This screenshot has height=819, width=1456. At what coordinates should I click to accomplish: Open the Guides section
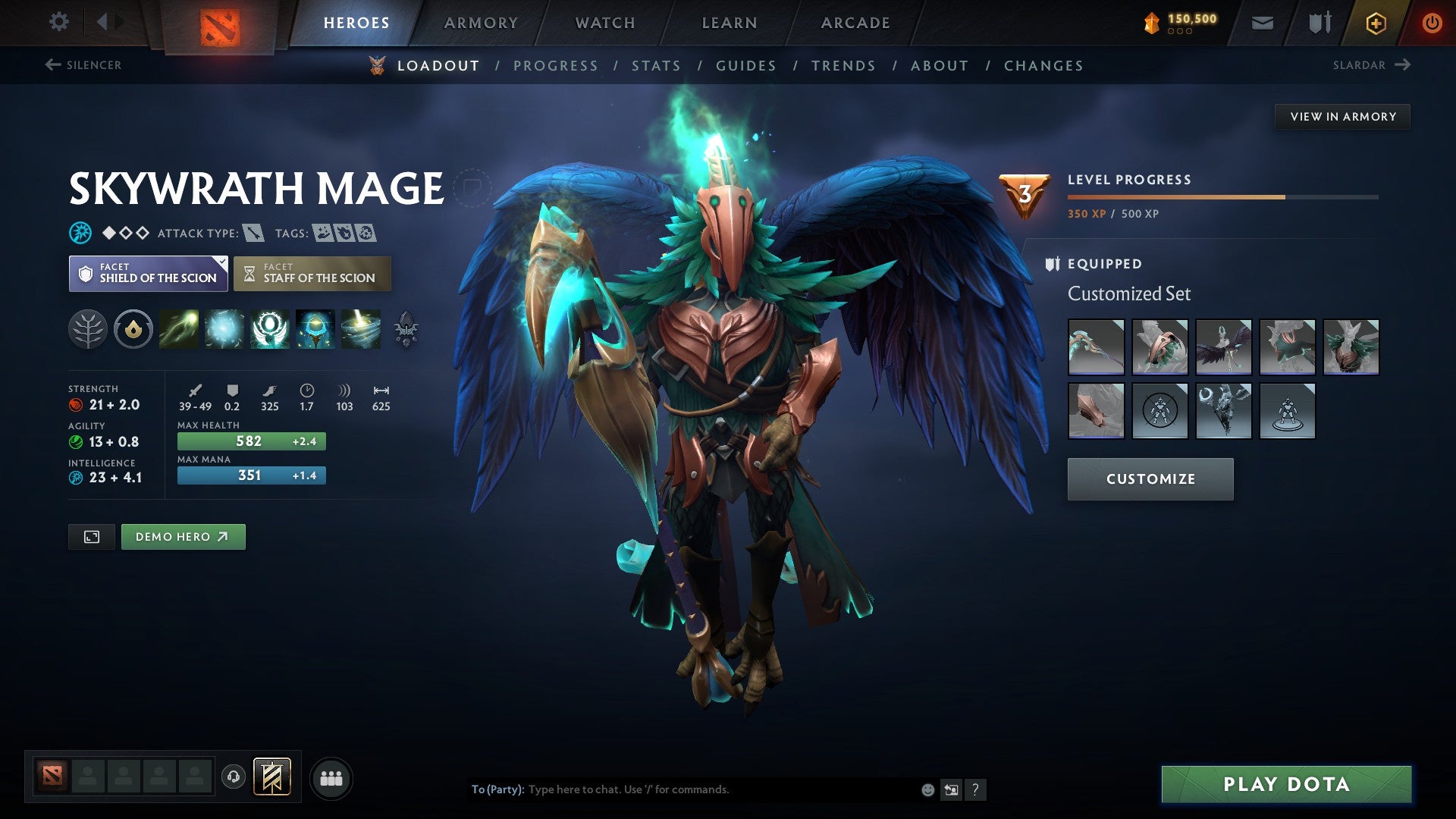tap(745, 65)
